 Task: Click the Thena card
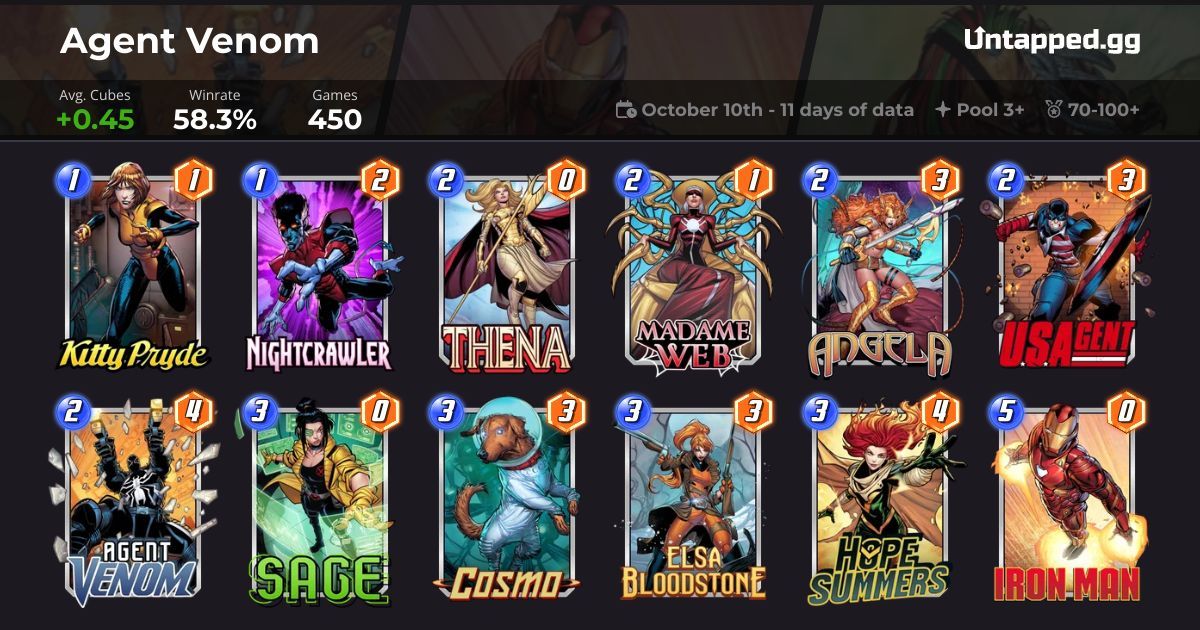[506, 270]
